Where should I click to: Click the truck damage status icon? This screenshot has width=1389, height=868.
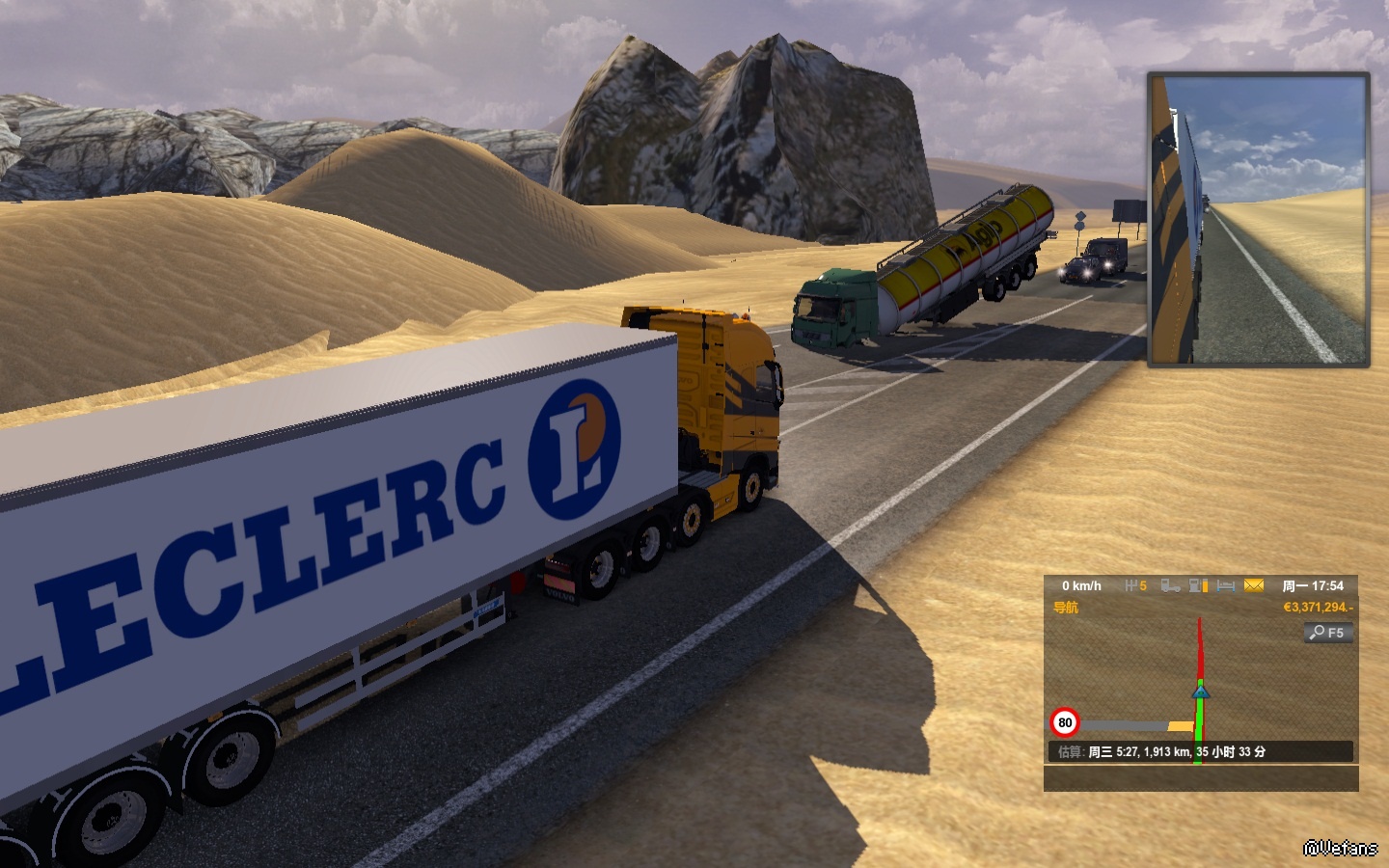coord(1170,585)
